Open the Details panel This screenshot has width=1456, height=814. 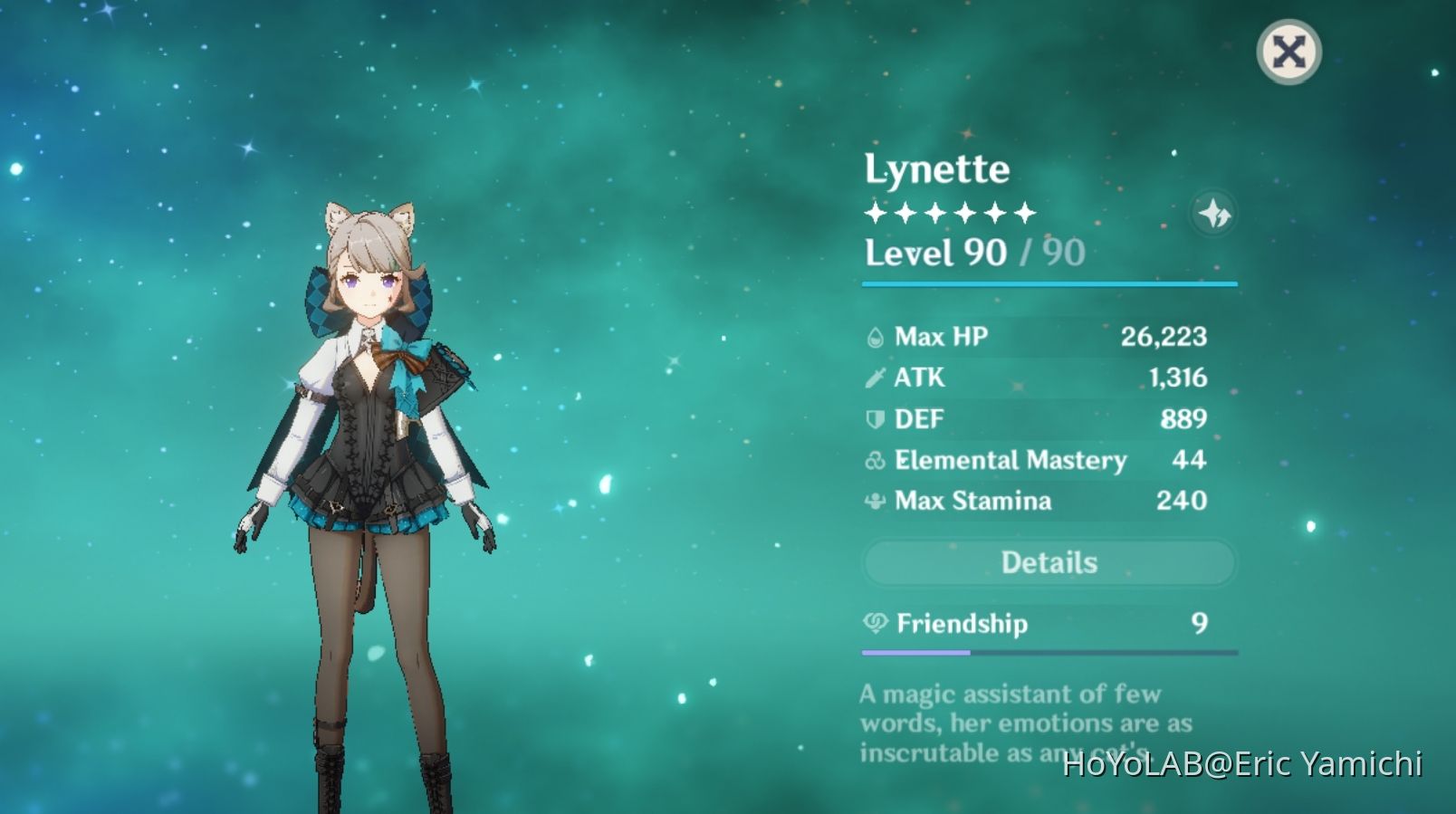click(x=1049, y=562)
